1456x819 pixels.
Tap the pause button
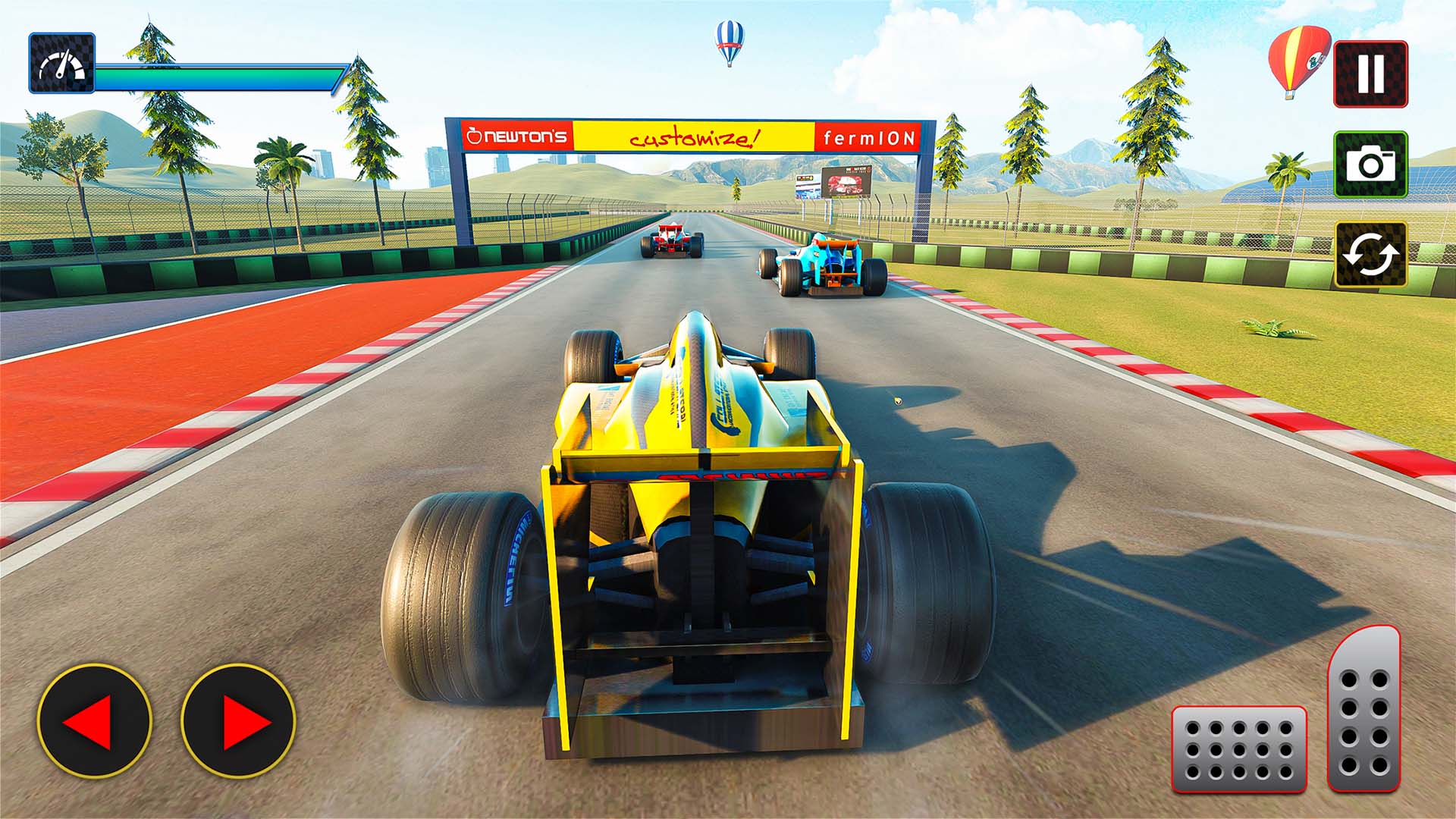(x=1370, y=74)
